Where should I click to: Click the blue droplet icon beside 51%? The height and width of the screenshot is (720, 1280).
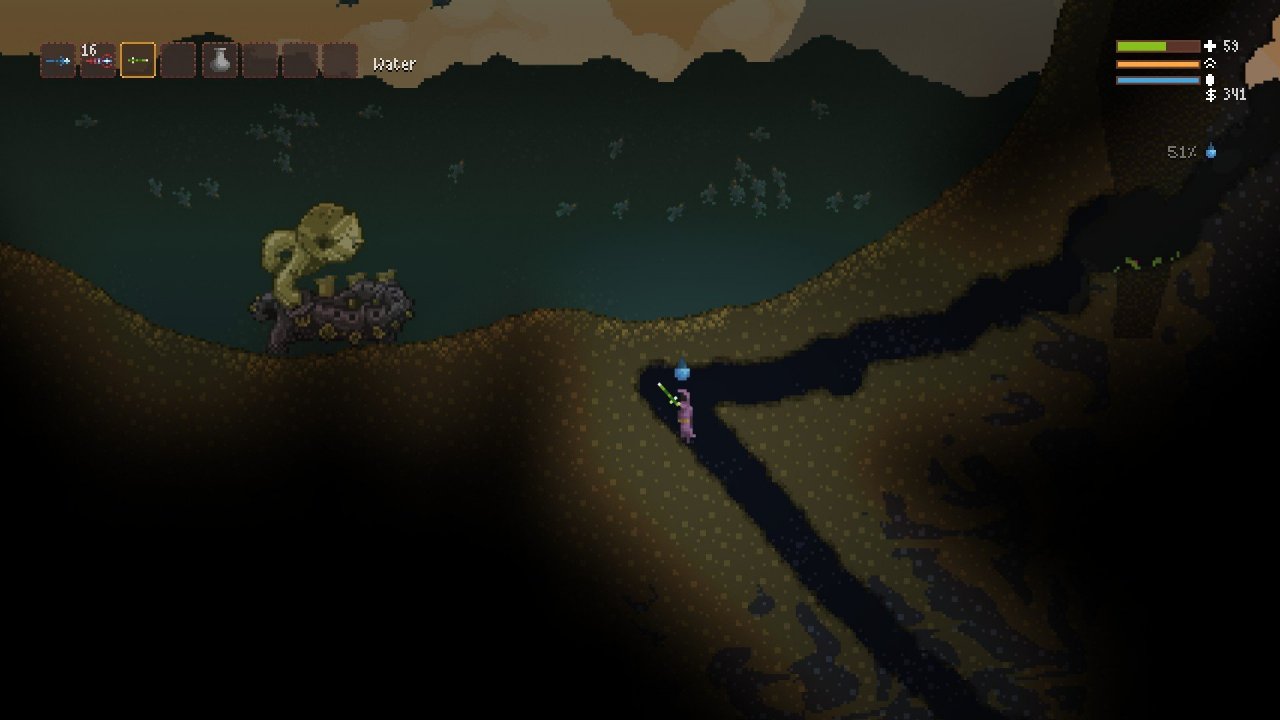[x=1211, y=152]
